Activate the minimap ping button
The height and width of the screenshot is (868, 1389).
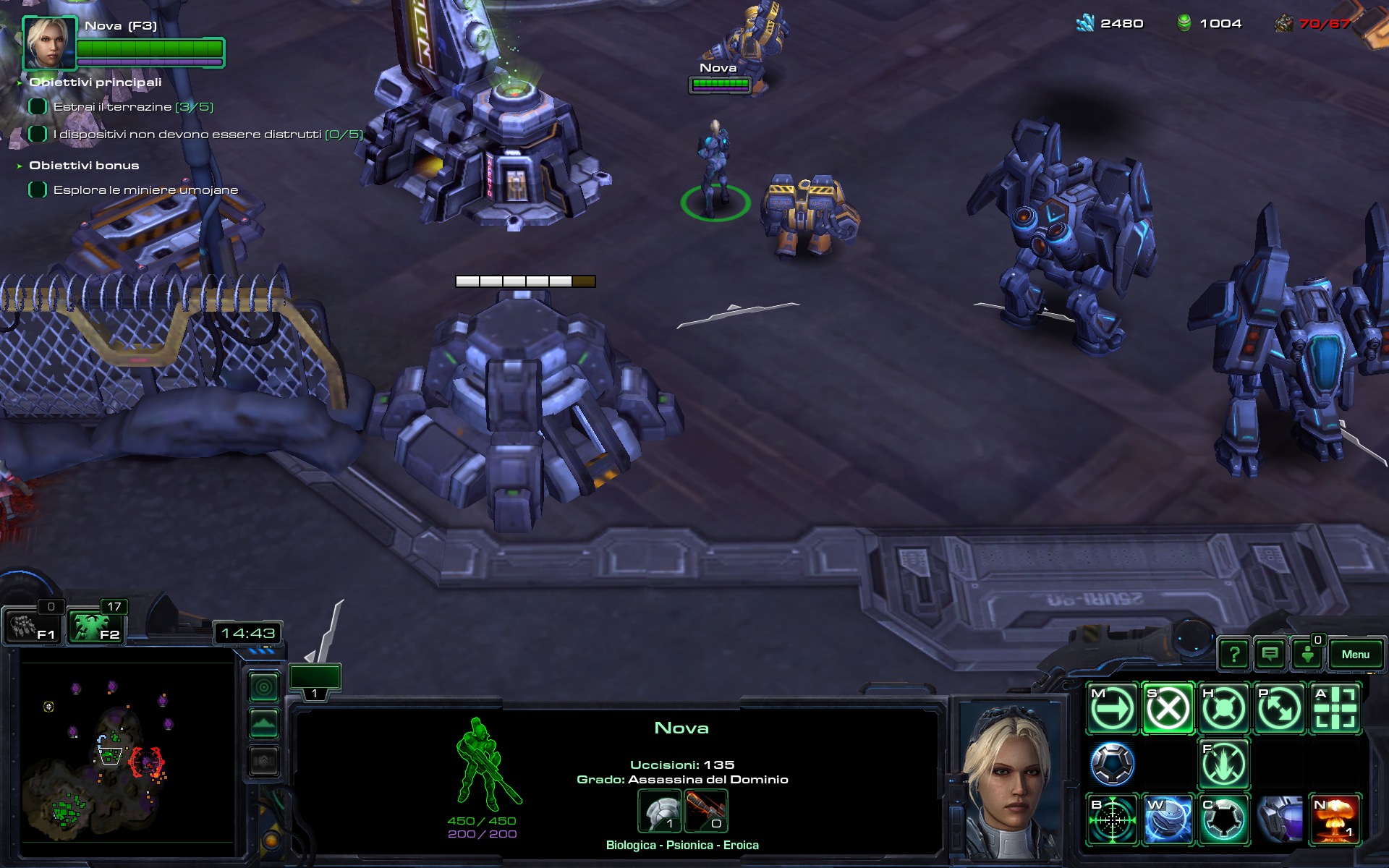point(264,686)
